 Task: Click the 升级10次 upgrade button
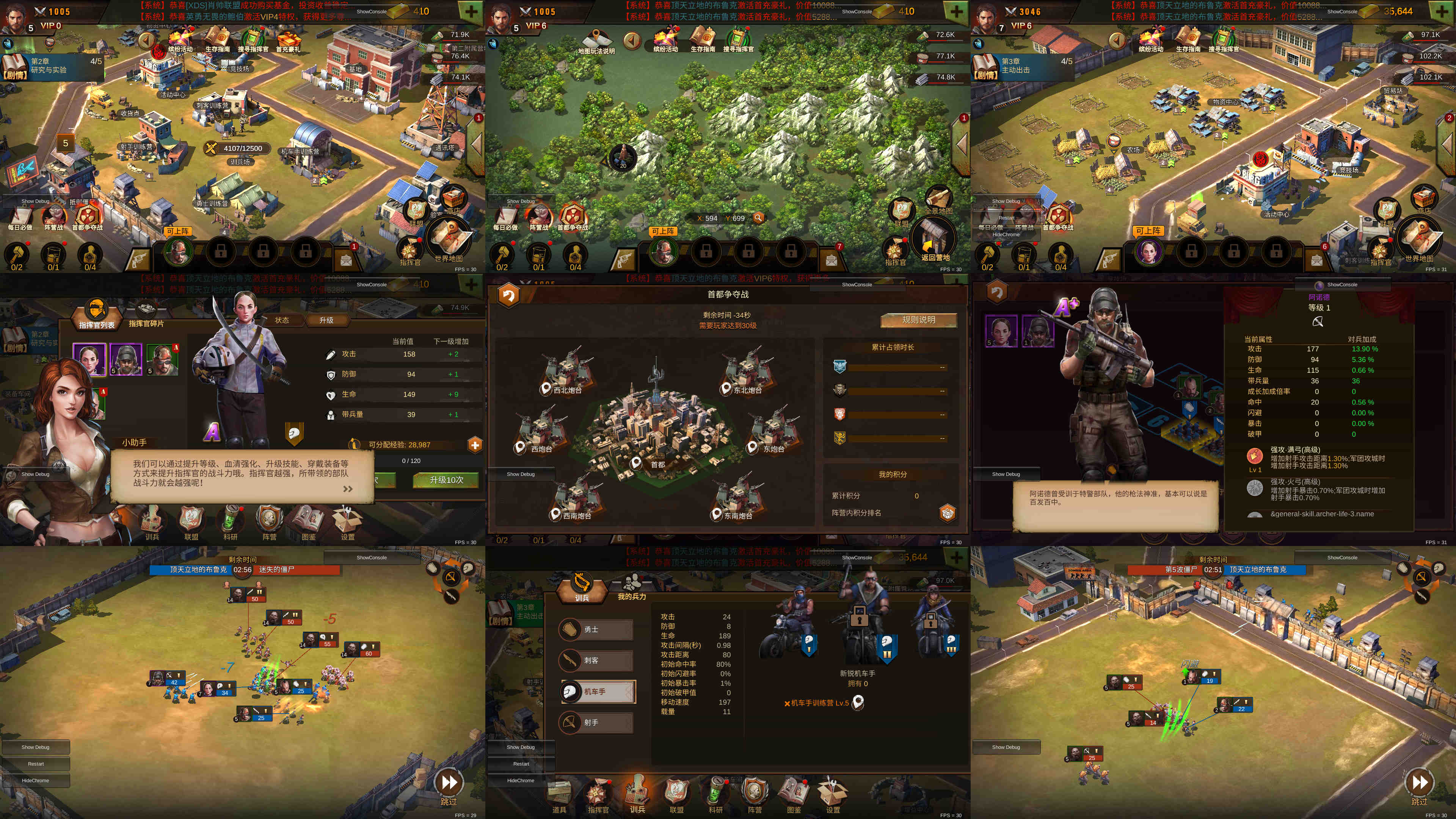446,480
